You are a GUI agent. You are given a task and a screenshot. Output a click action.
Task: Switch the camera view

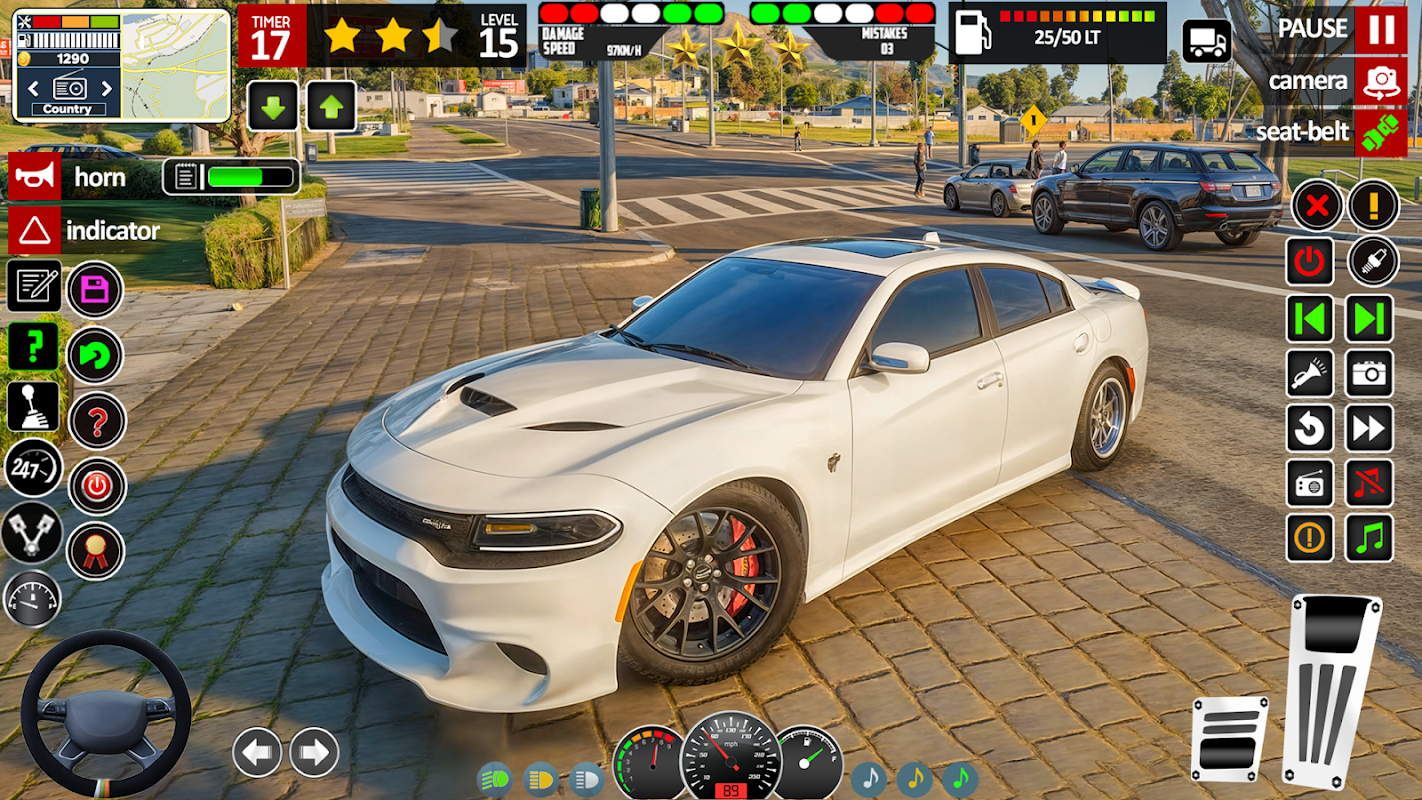[x=1381, y=81]
